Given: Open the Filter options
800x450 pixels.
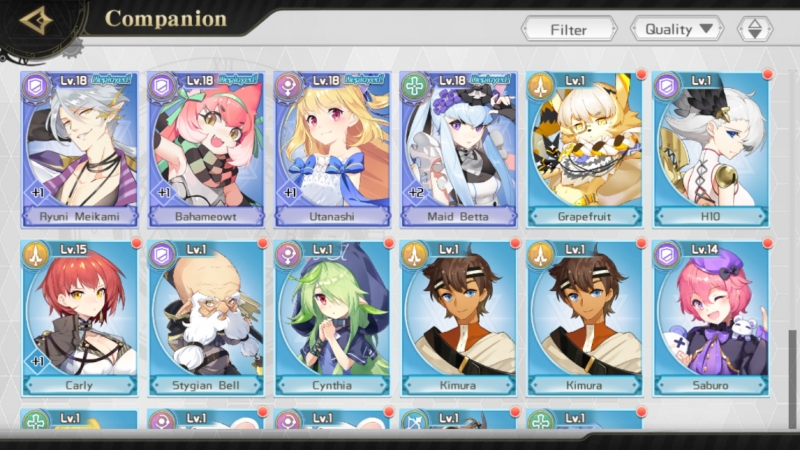Looking at the screenshot, I should pos(568,29).
